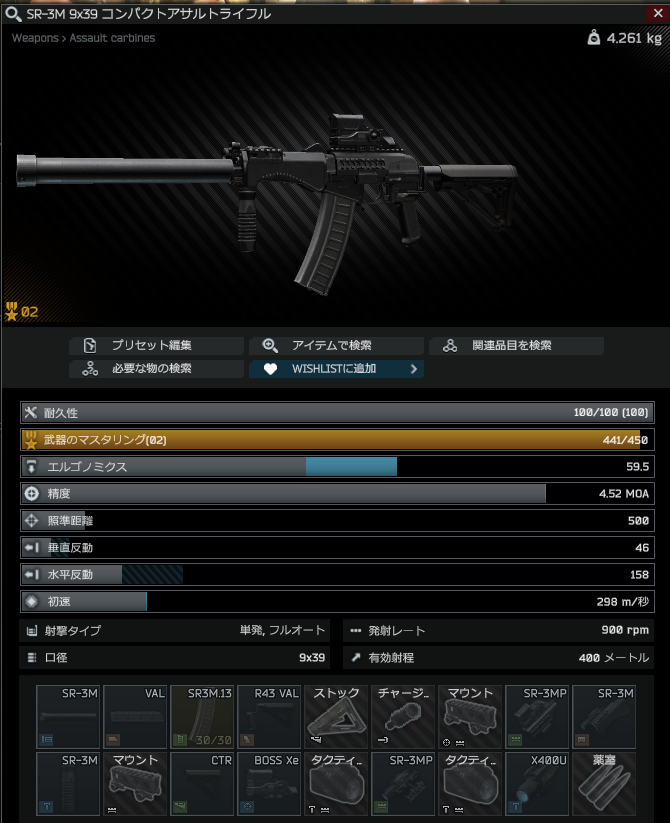Close the SR-3M inspection window
The height and width of the screenshot is (823, 670).
658,13
